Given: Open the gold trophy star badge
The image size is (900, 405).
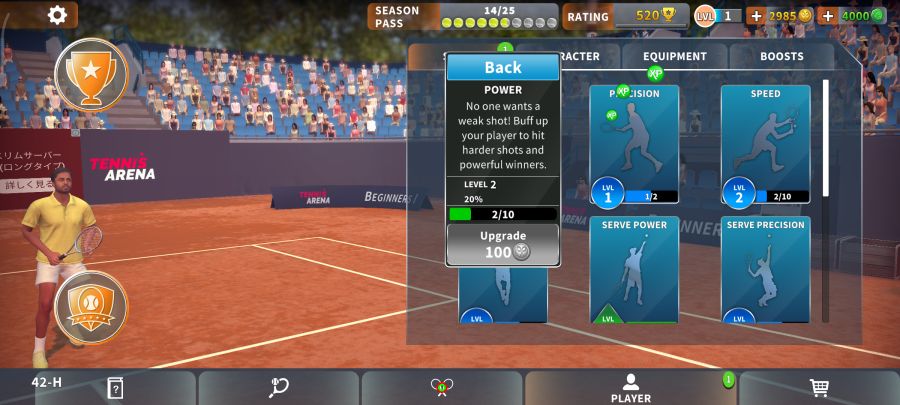Looking at the screenshot, I should coord(91,74).
